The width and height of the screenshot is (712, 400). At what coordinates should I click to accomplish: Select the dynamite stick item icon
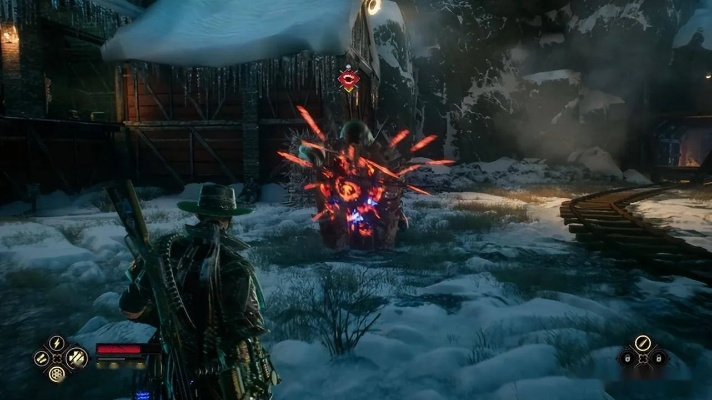pos(641,343)
